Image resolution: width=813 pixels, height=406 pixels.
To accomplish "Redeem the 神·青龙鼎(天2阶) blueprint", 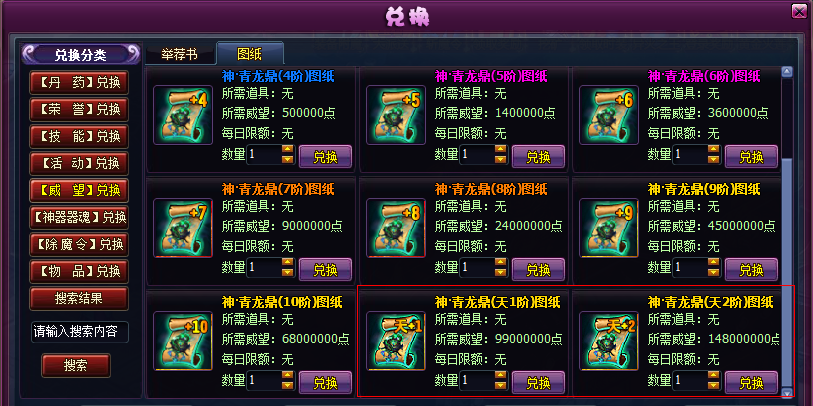I will 751,382.
